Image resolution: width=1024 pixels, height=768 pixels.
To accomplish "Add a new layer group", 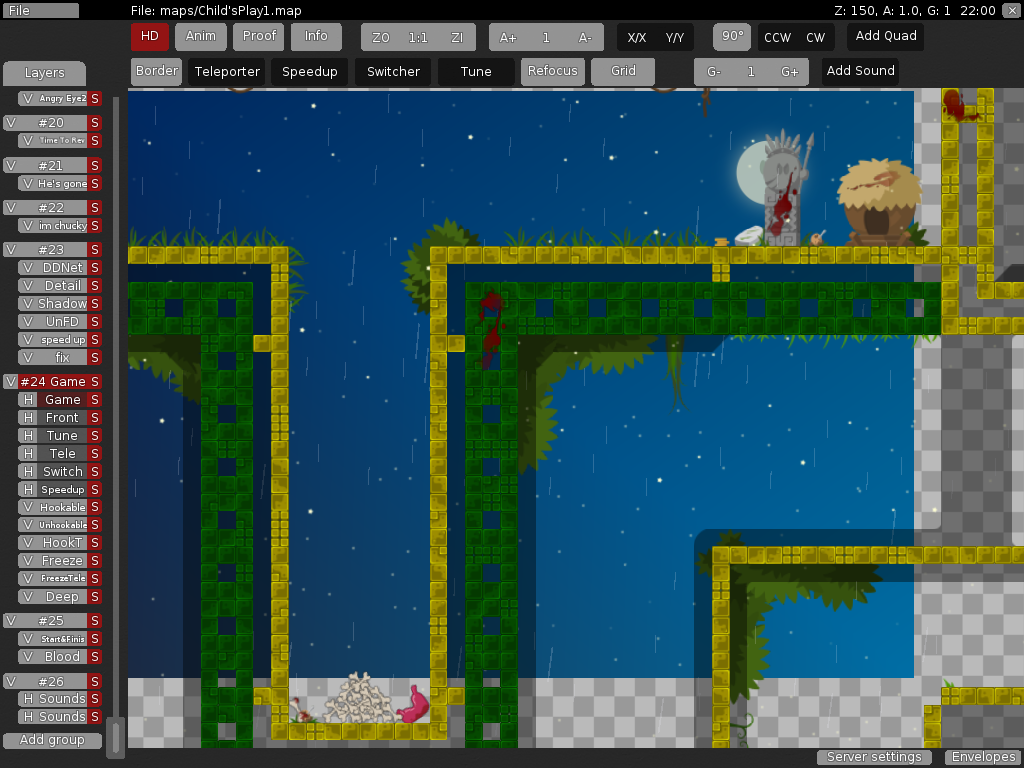I will click(x=52, y=741).
